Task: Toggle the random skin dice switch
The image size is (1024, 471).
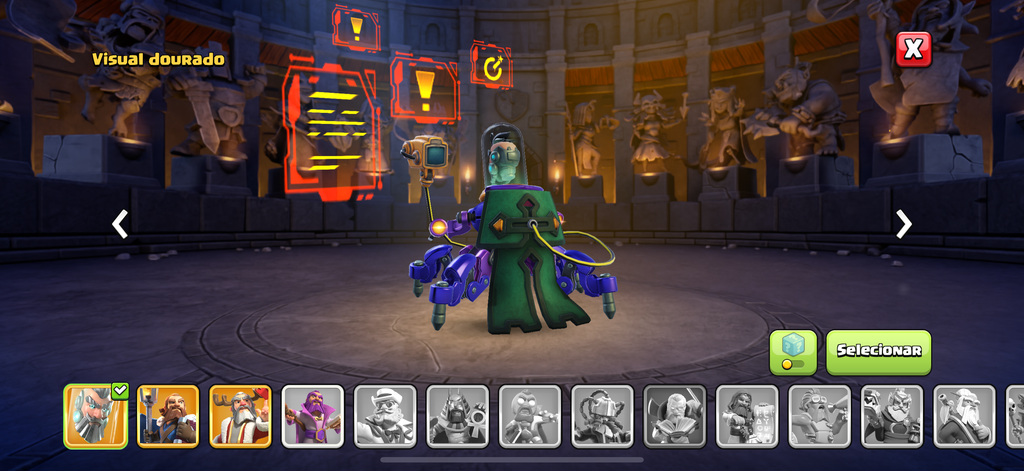Action: [x=792, y=352]
